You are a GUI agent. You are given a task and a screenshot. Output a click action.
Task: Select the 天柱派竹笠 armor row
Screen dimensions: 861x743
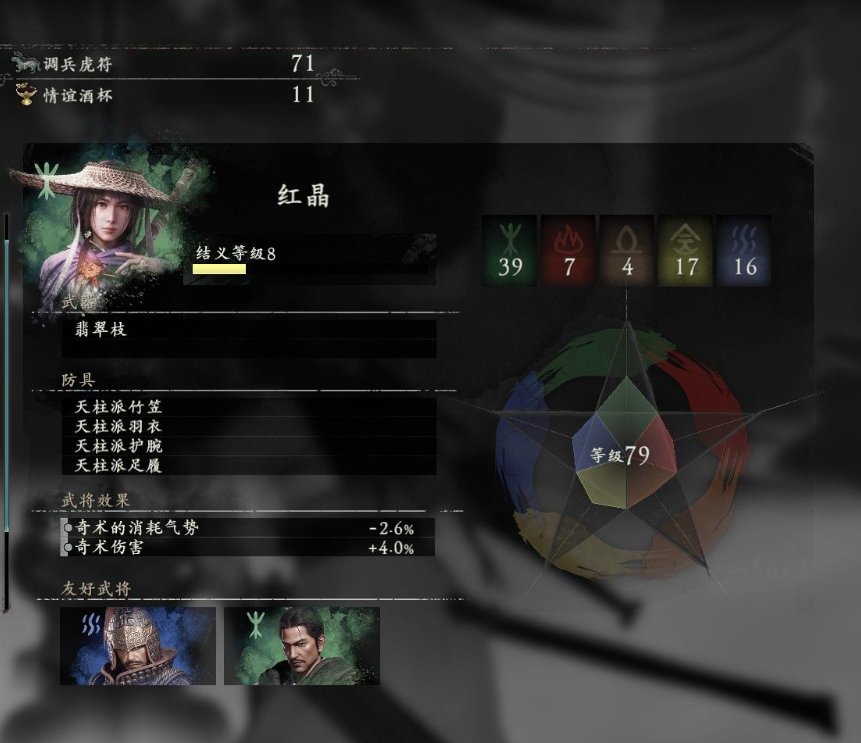(x=248, y=407)
